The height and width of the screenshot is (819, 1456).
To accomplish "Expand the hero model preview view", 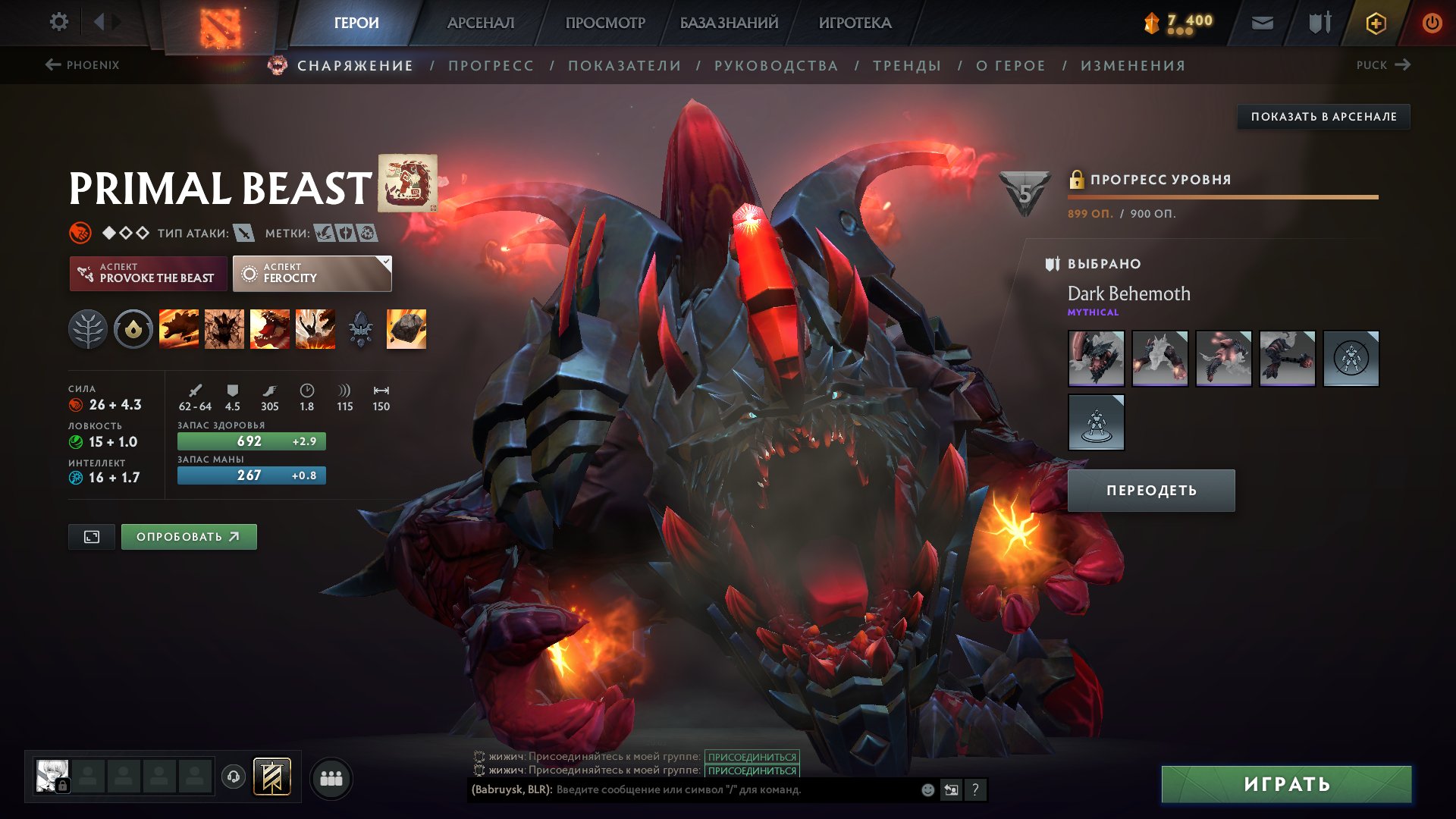I will pos(91,536).
